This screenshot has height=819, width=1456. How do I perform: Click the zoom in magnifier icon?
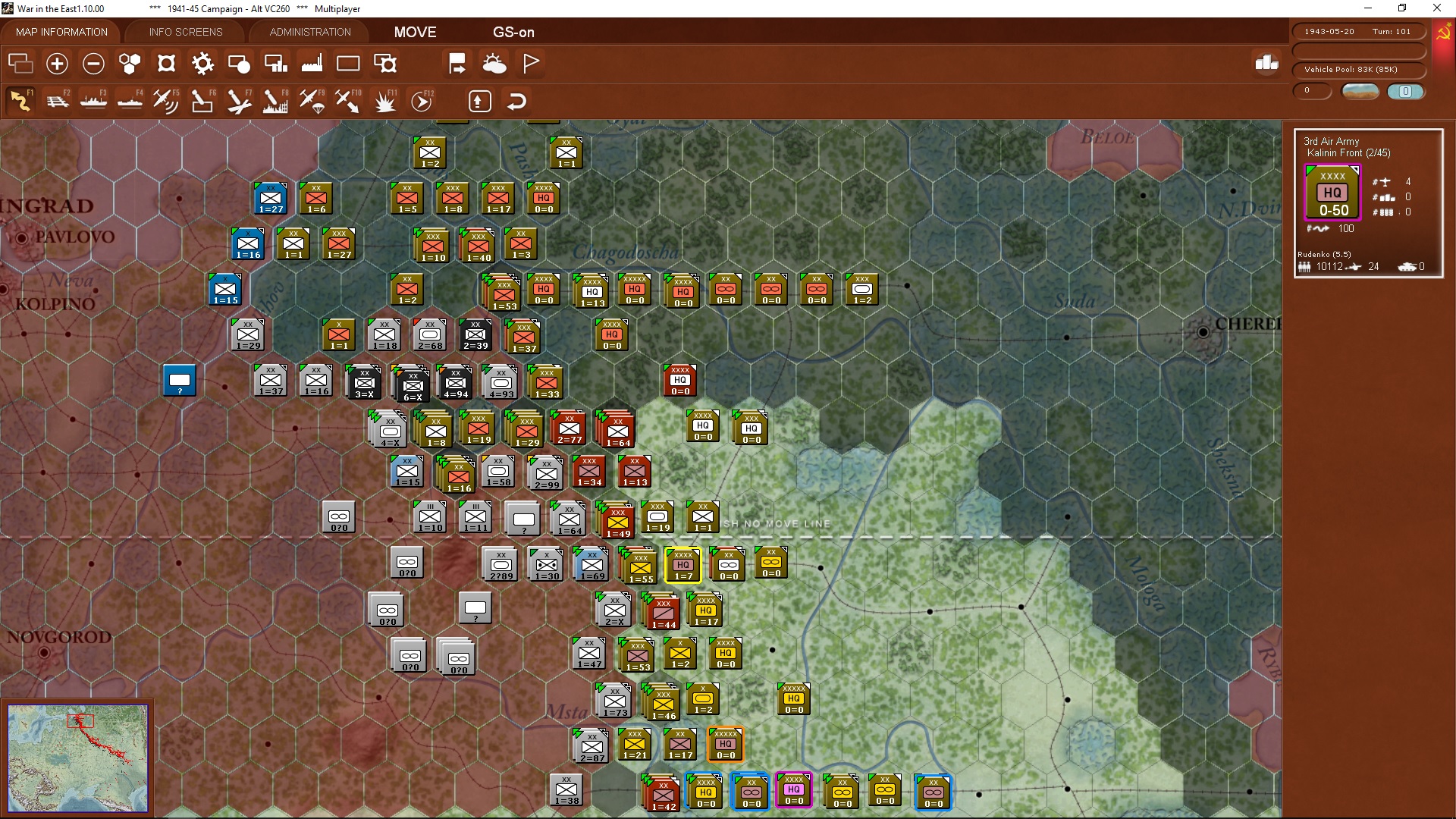pos(57,64)
